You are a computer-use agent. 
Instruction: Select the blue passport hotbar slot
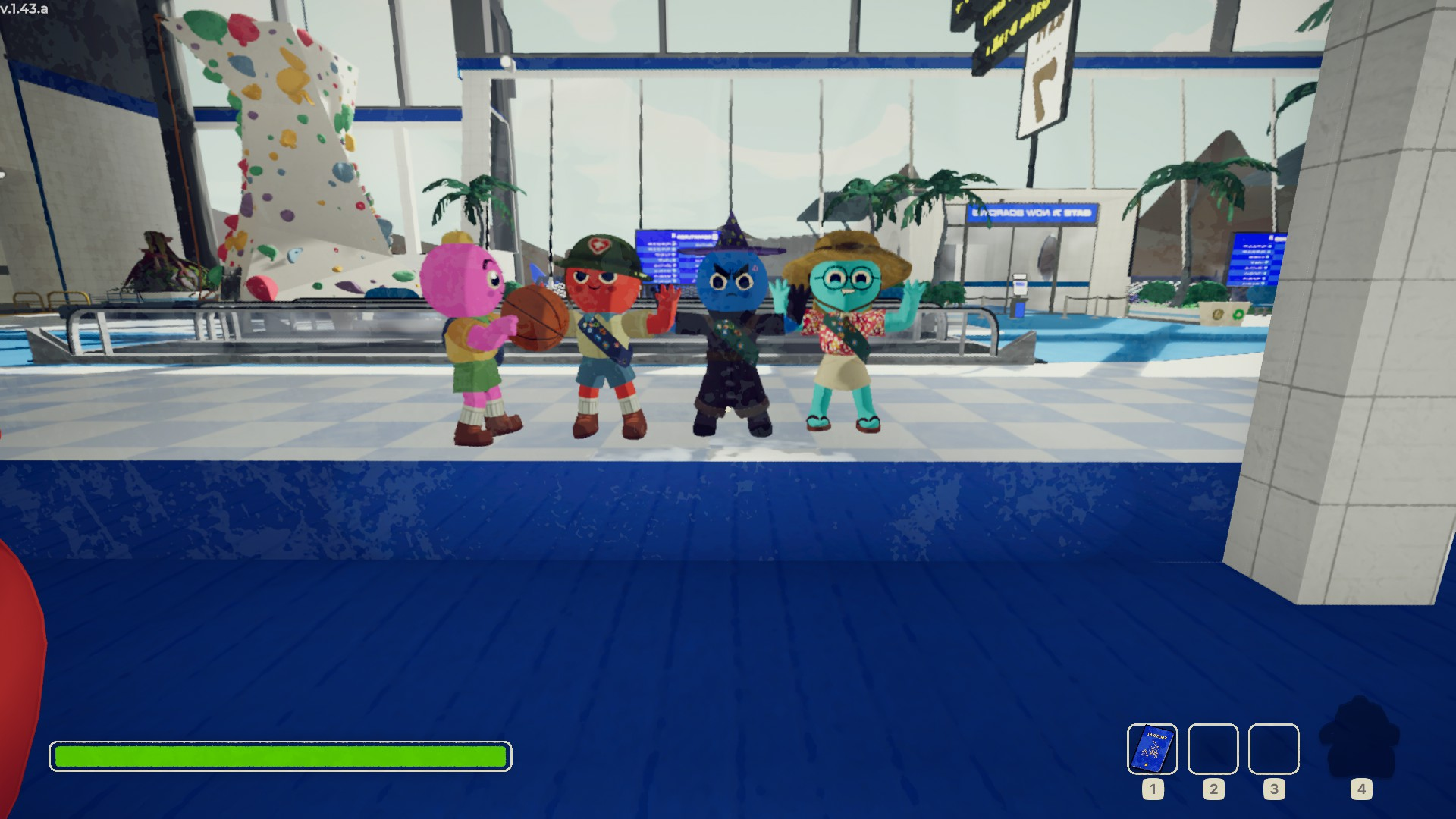click(x=1152, y=748)
